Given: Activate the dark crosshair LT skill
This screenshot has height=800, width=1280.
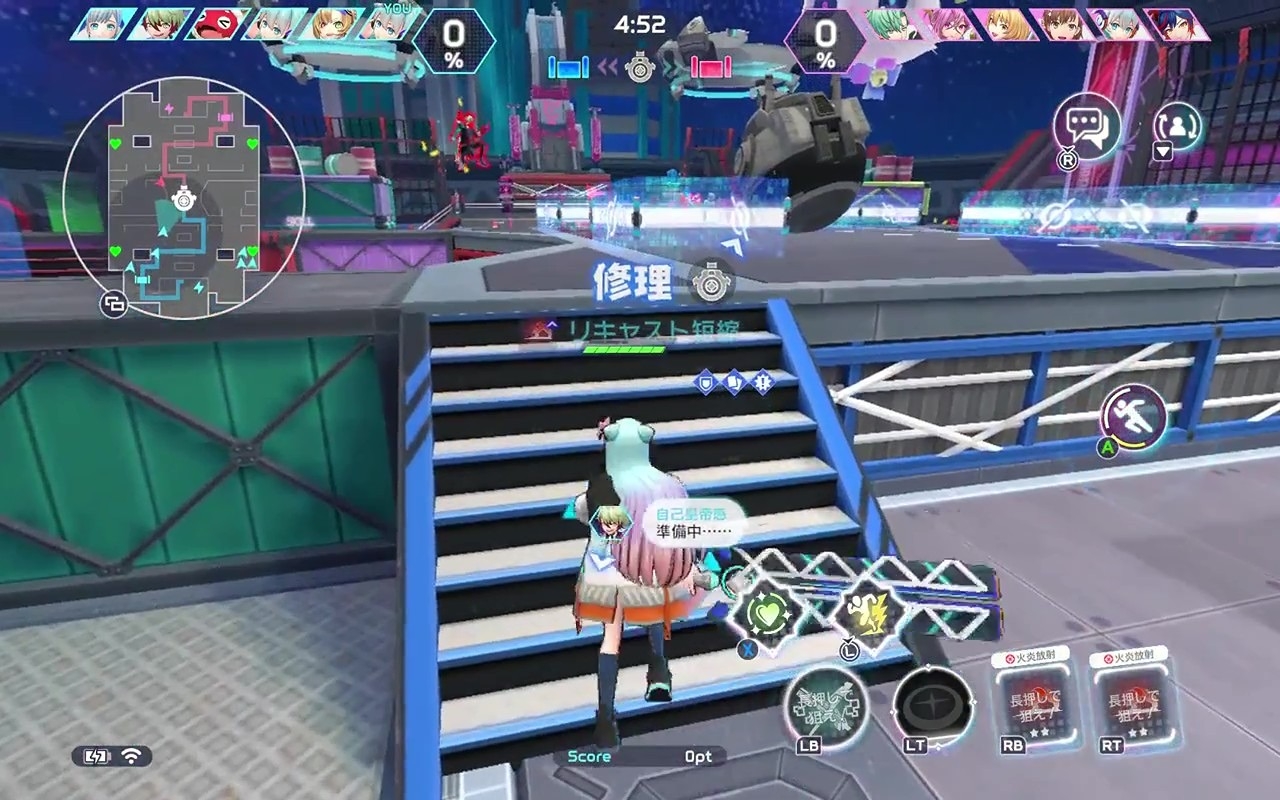Looking at the screenshot, I should (x=932, y=704).
